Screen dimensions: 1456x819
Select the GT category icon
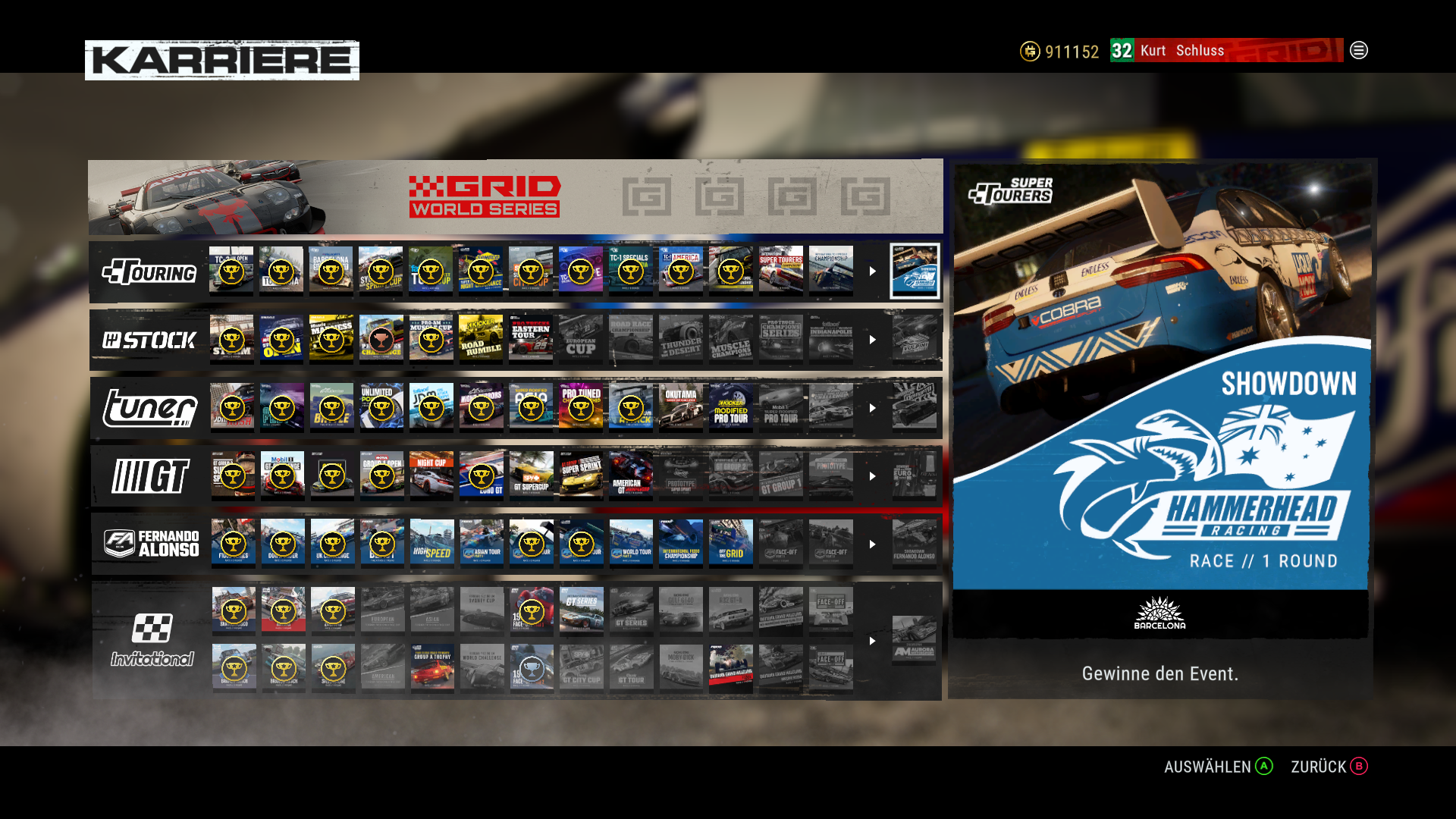point(149,475)
